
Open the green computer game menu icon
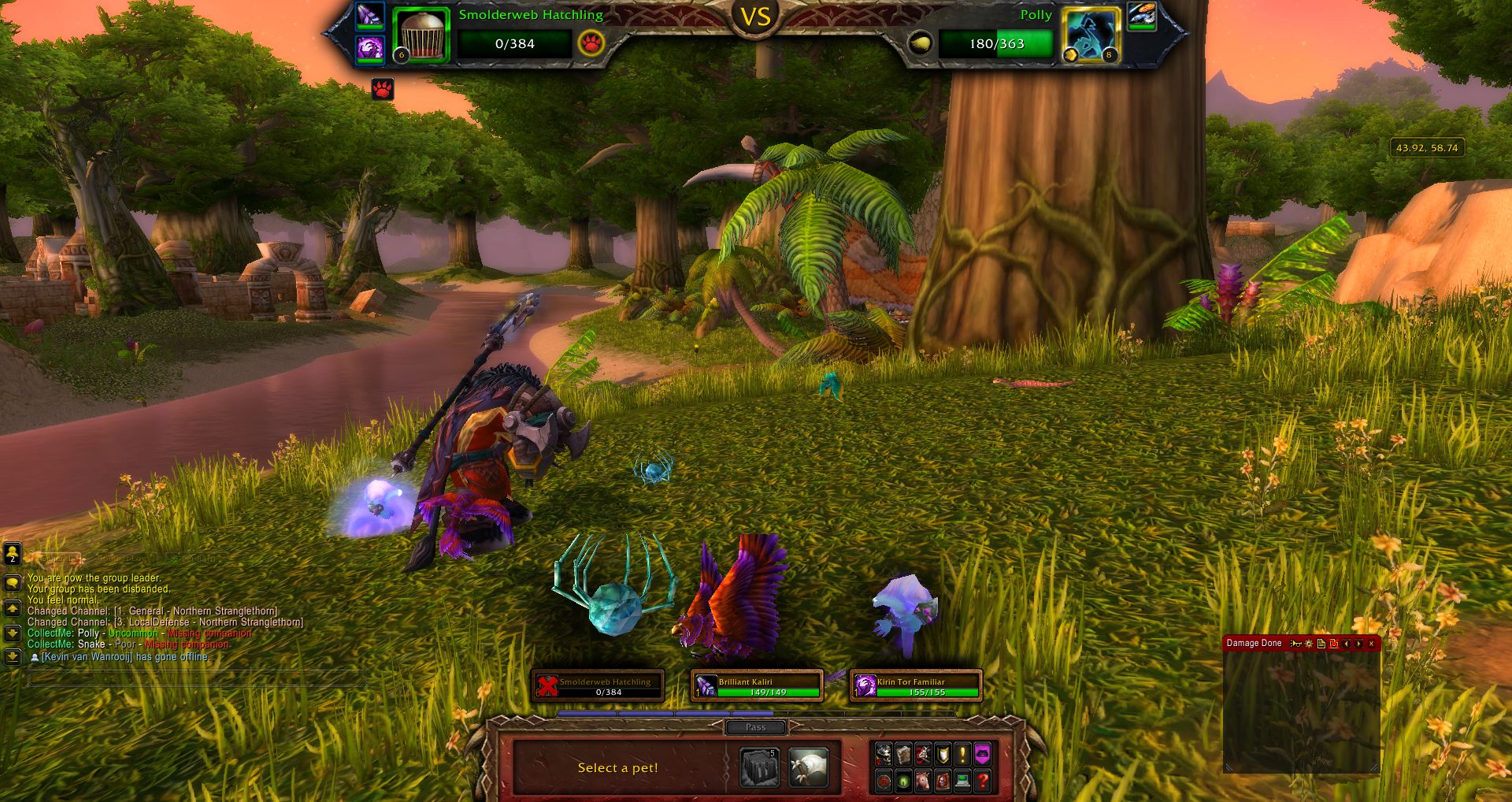point(962,781)
